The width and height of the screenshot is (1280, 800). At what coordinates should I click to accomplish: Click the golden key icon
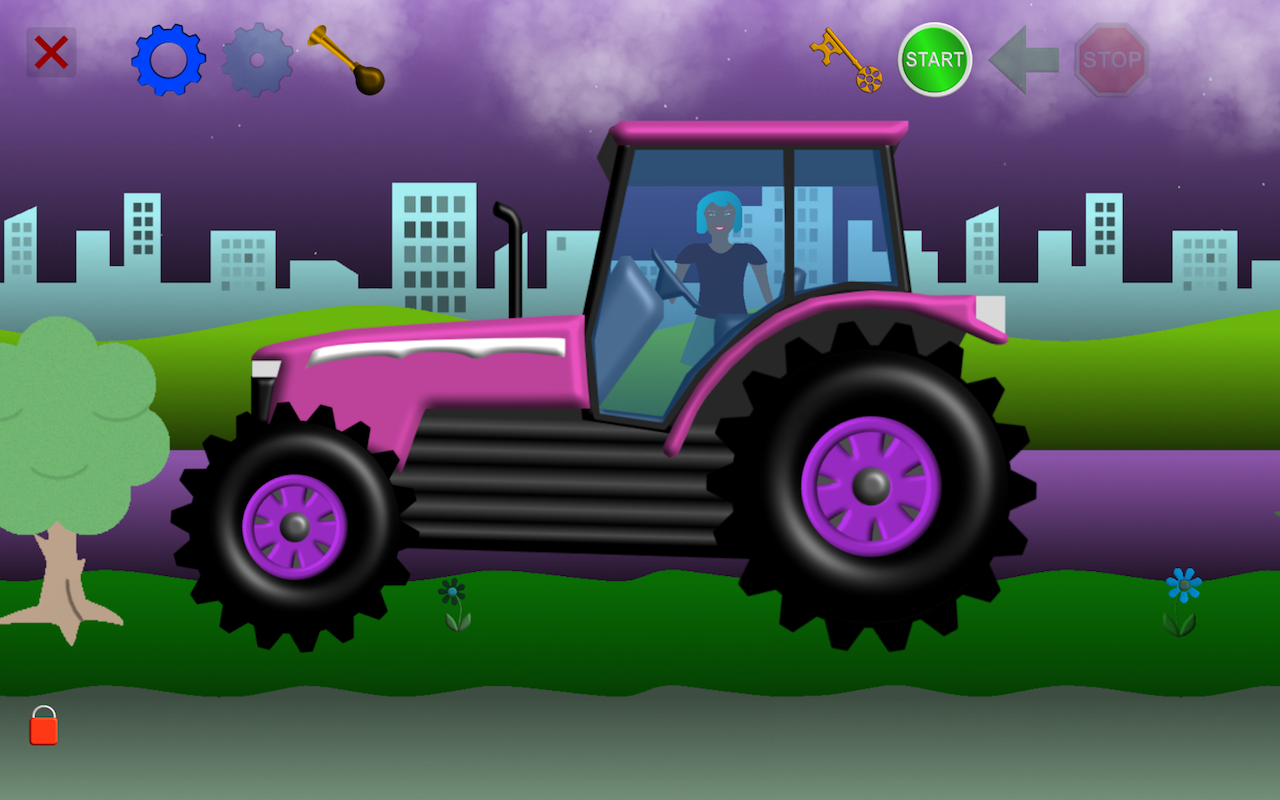point(845,60)
